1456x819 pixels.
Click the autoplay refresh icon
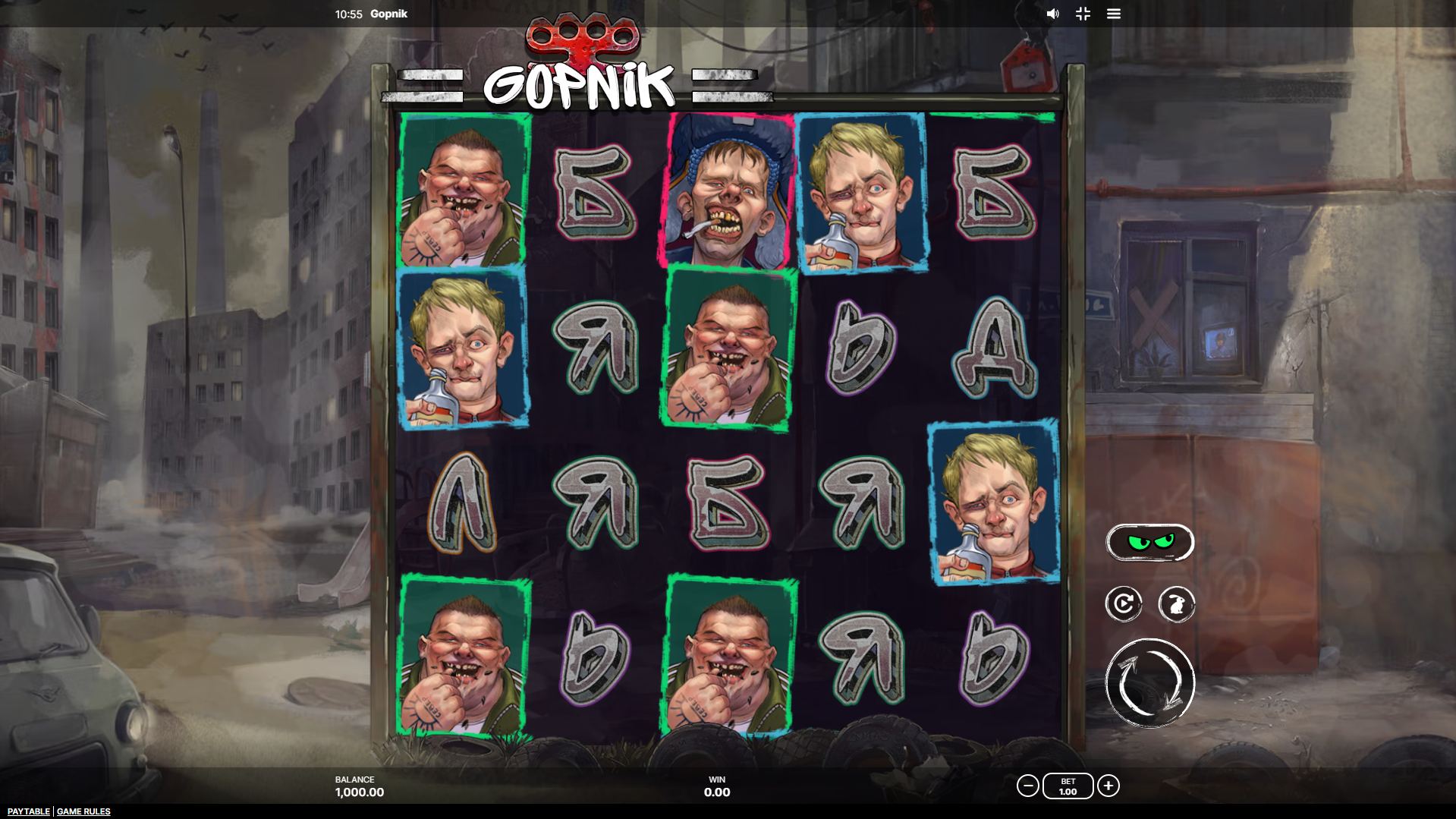click(x=1123, y=603)
